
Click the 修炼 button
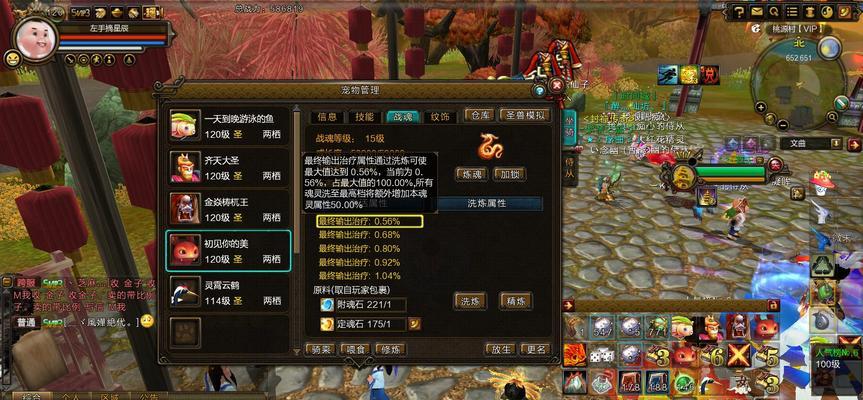390,349
